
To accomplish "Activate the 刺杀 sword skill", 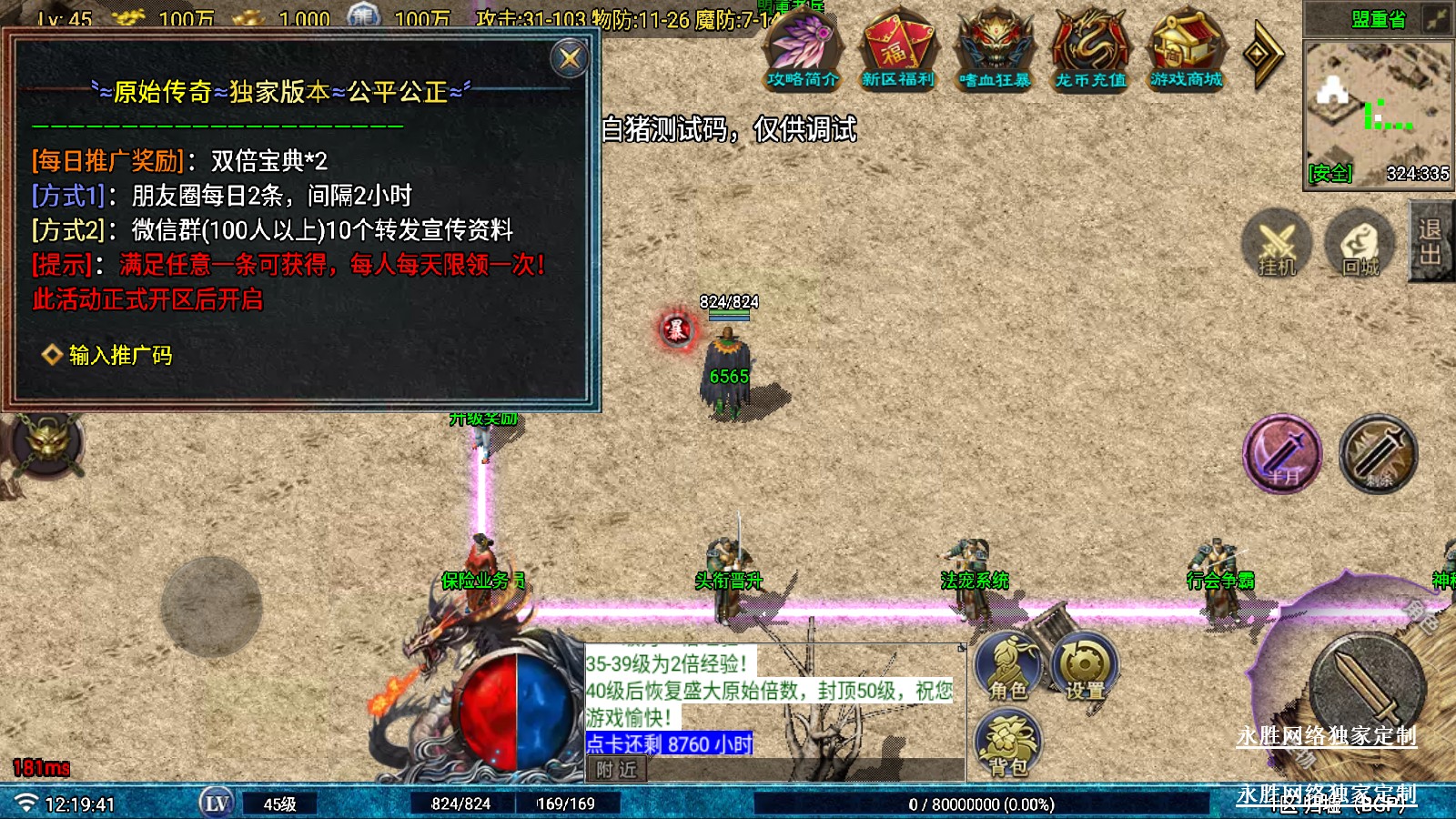I will (x=1379, y=453).
